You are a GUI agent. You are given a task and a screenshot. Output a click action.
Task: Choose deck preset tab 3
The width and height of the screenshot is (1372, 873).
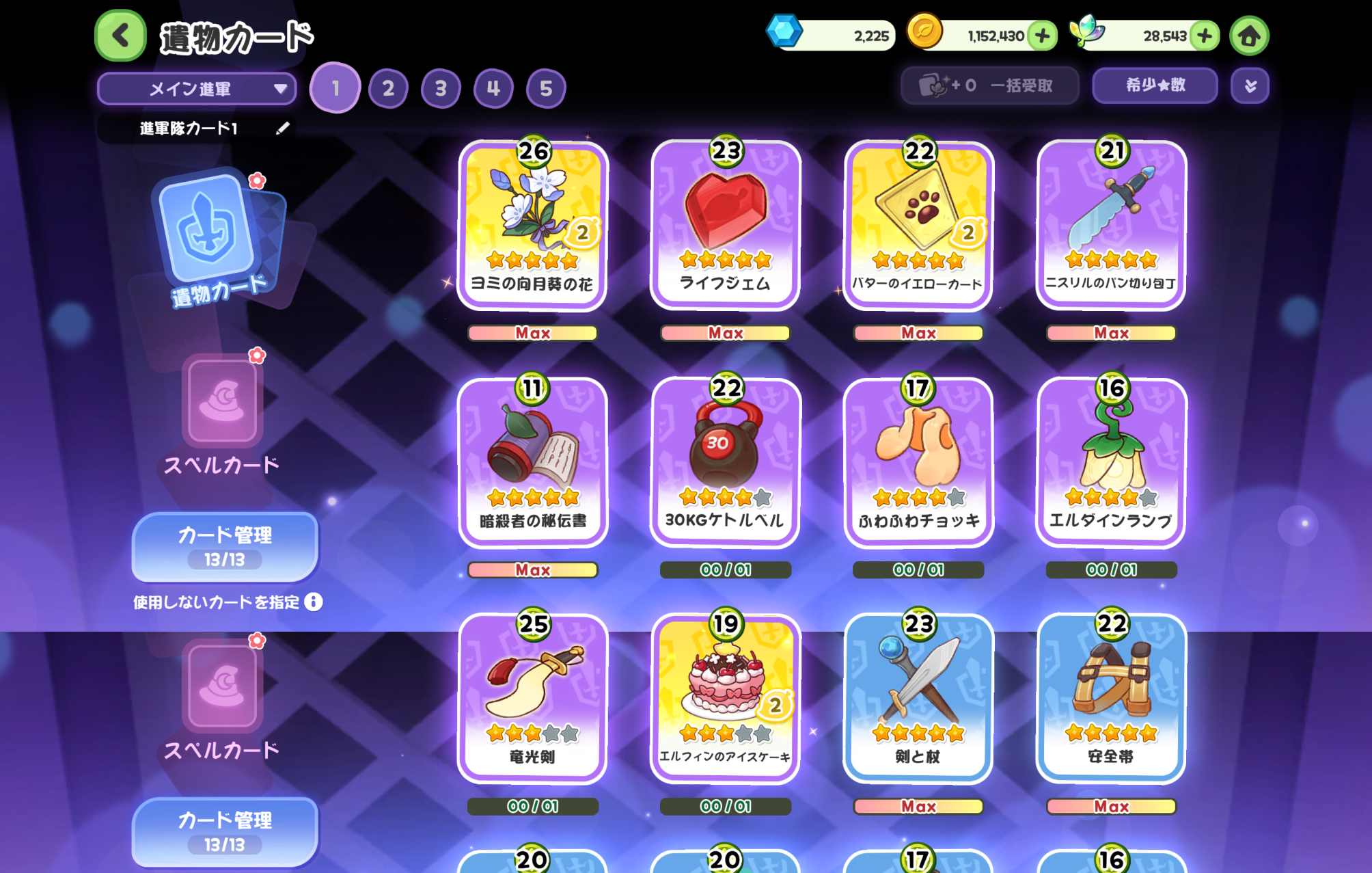pos(441,88)
